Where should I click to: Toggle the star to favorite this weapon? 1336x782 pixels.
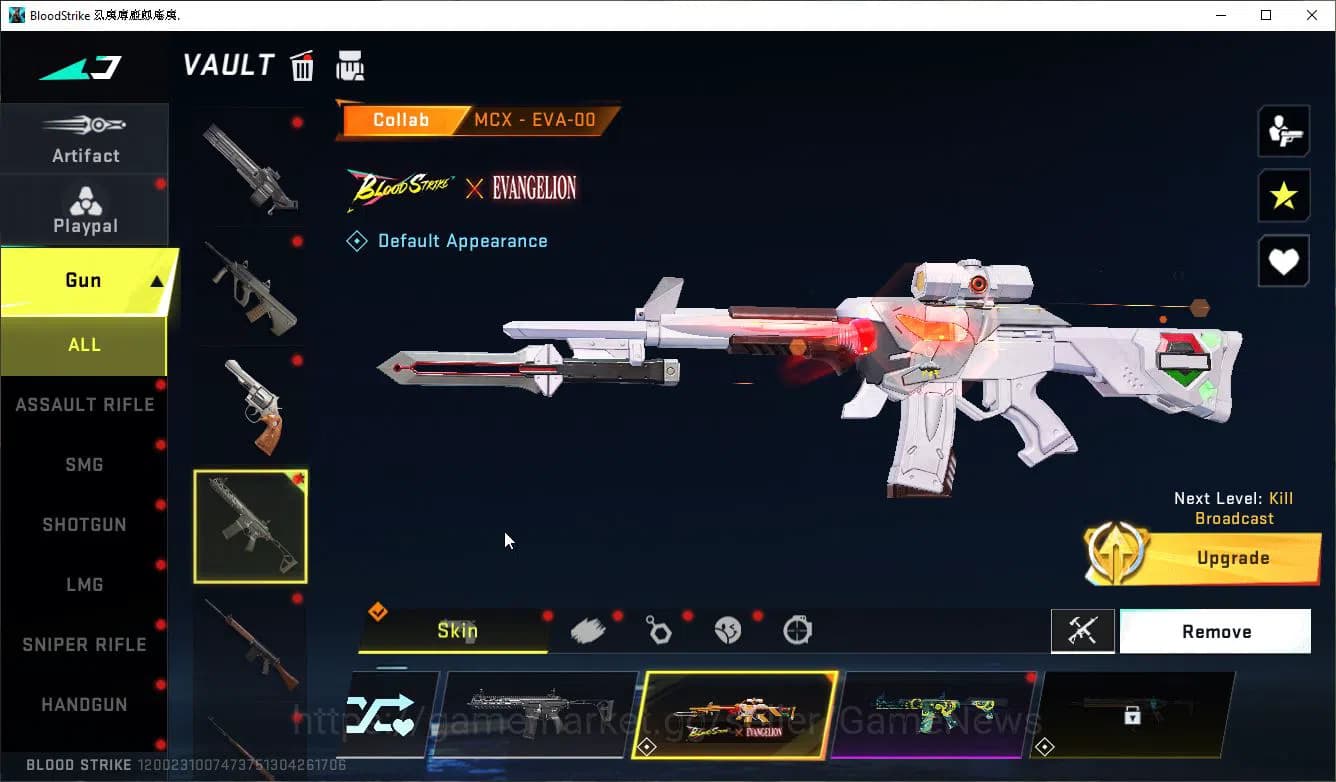(x=1283, y=196)
